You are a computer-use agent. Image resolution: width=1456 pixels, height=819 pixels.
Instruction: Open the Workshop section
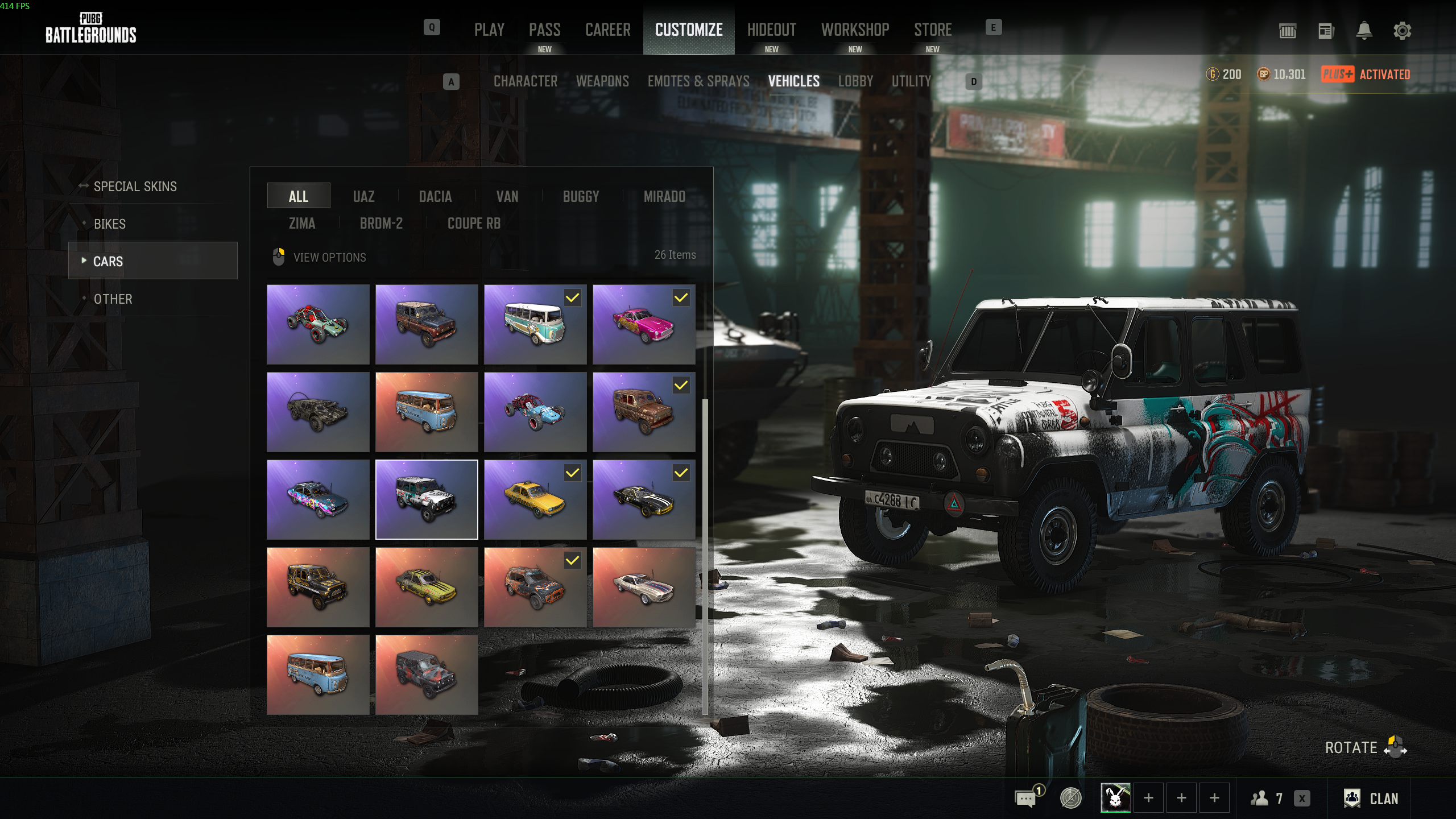tap(855, 30)
